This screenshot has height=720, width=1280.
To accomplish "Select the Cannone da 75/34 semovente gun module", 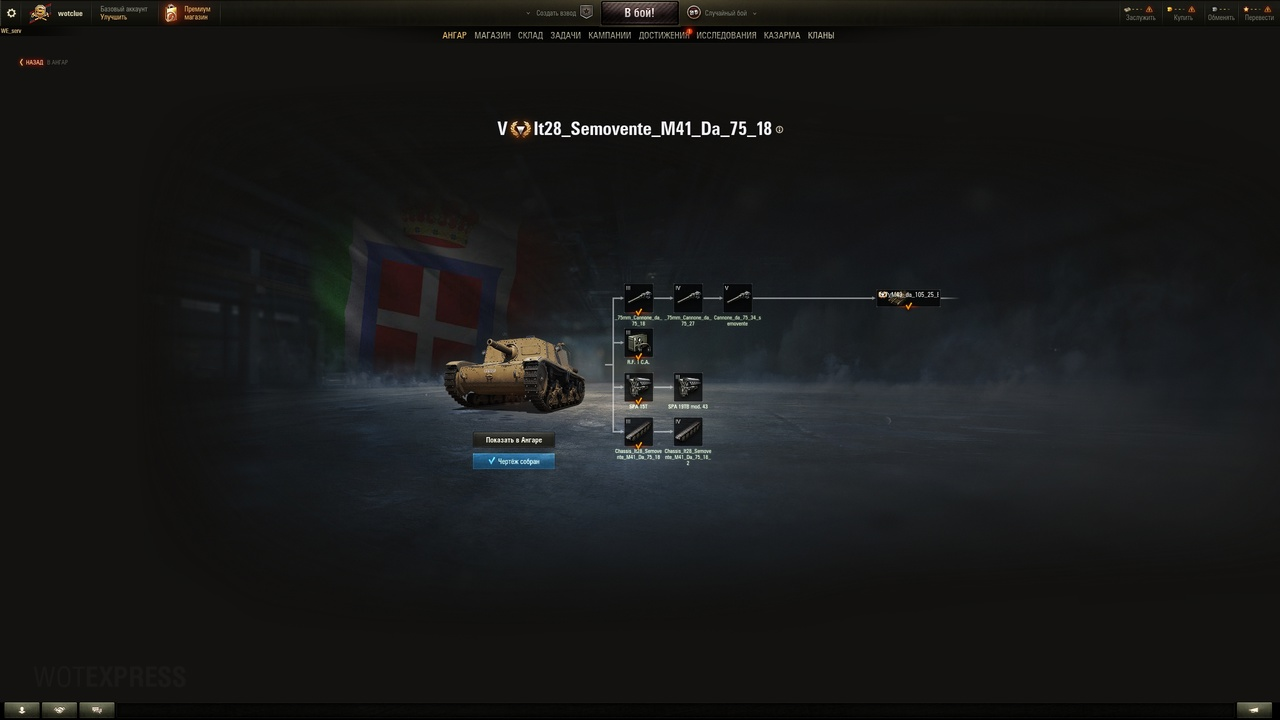I will point(737,298).
